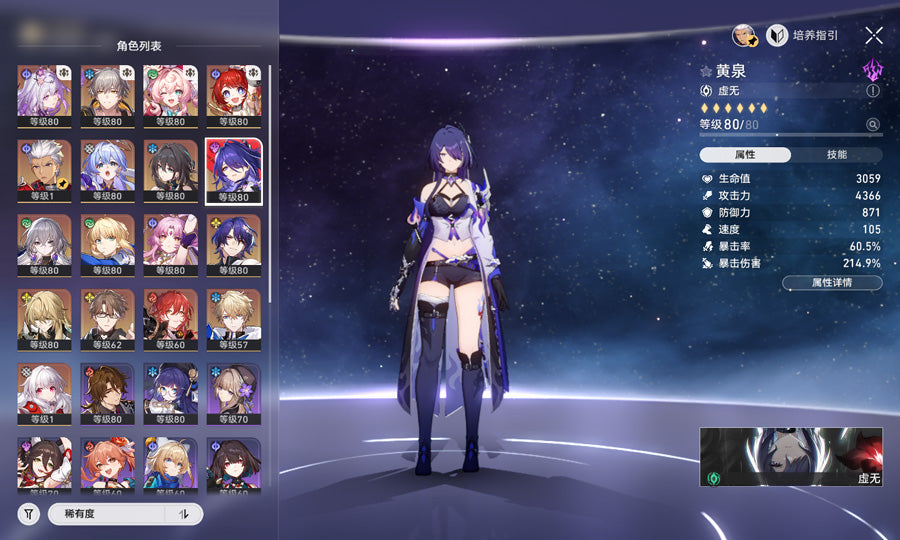The width and height of the screenshot is (900, 540).
Task: Select the 属性 attributes tab
Action: [x=745, y=155]
